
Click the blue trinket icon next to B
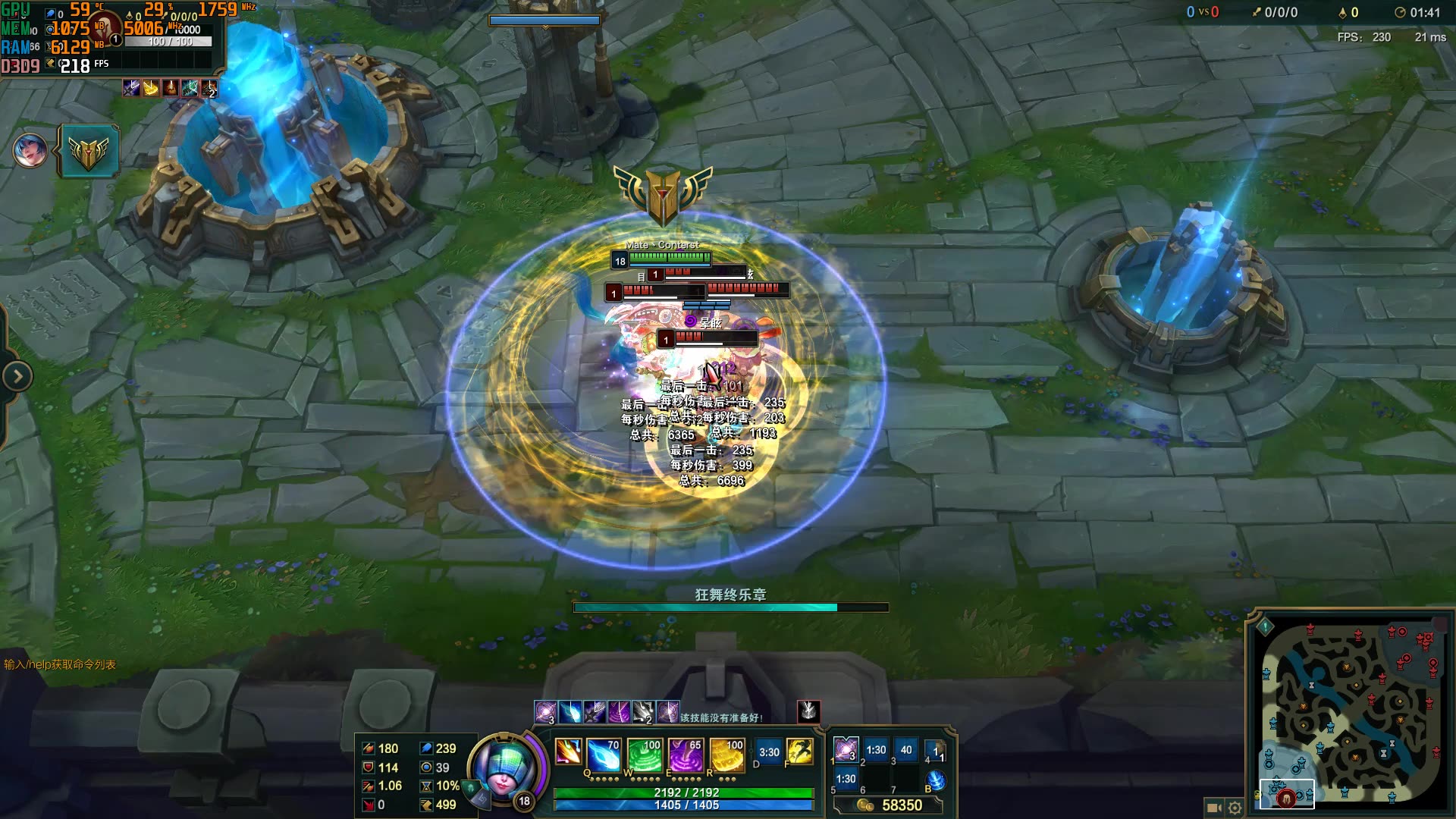click(937, 779)
